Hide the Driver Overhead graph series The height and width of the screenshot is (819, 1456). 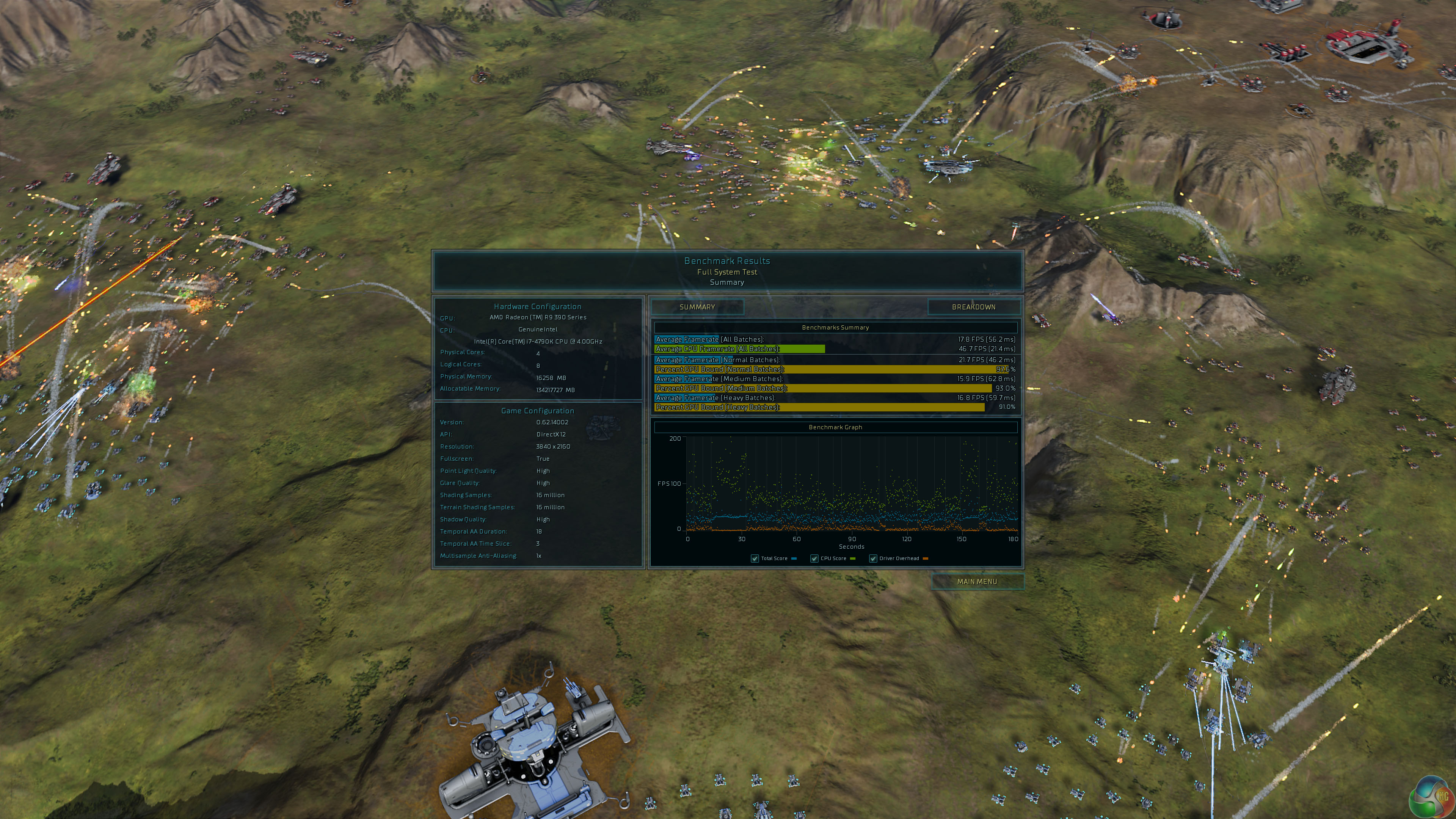(873, 559)
